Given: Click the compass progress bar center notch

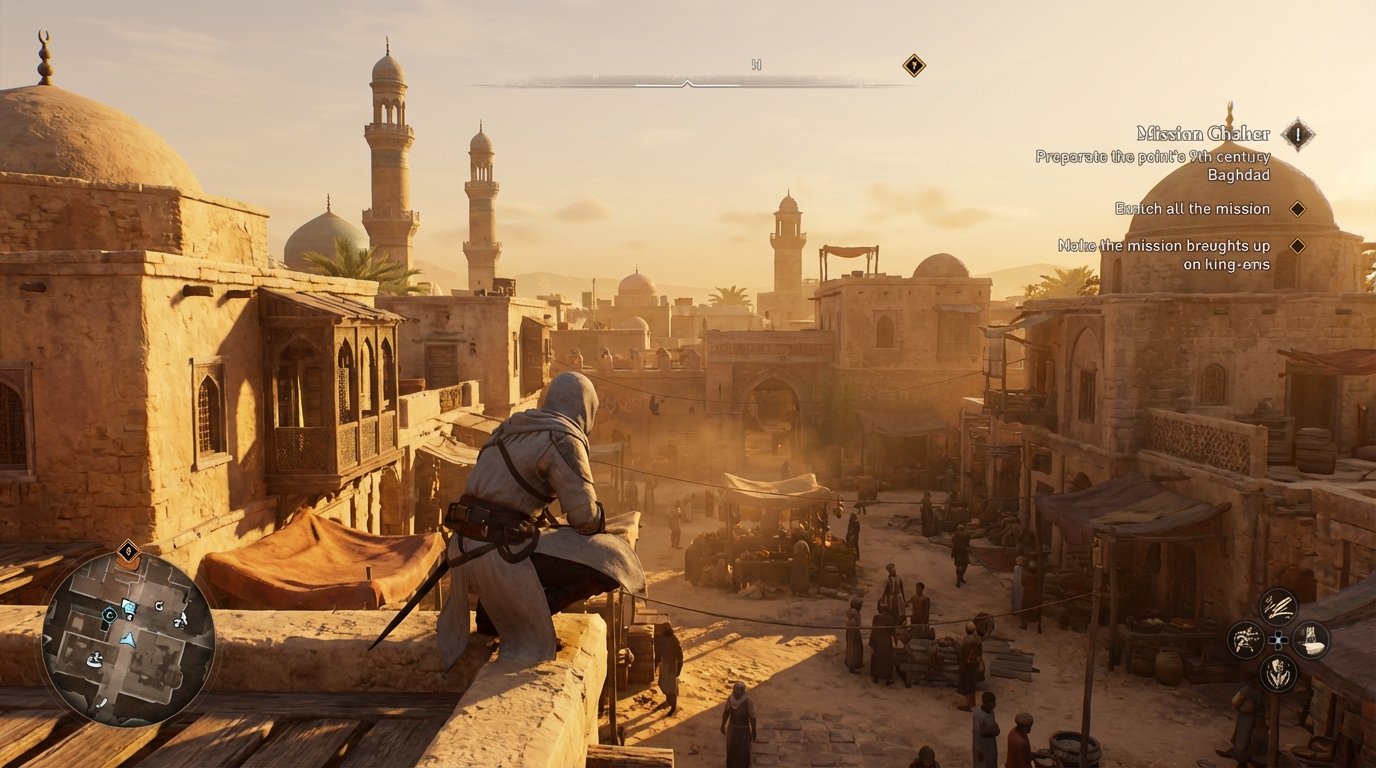Looking at the screenshot, I should coord(687,82).
